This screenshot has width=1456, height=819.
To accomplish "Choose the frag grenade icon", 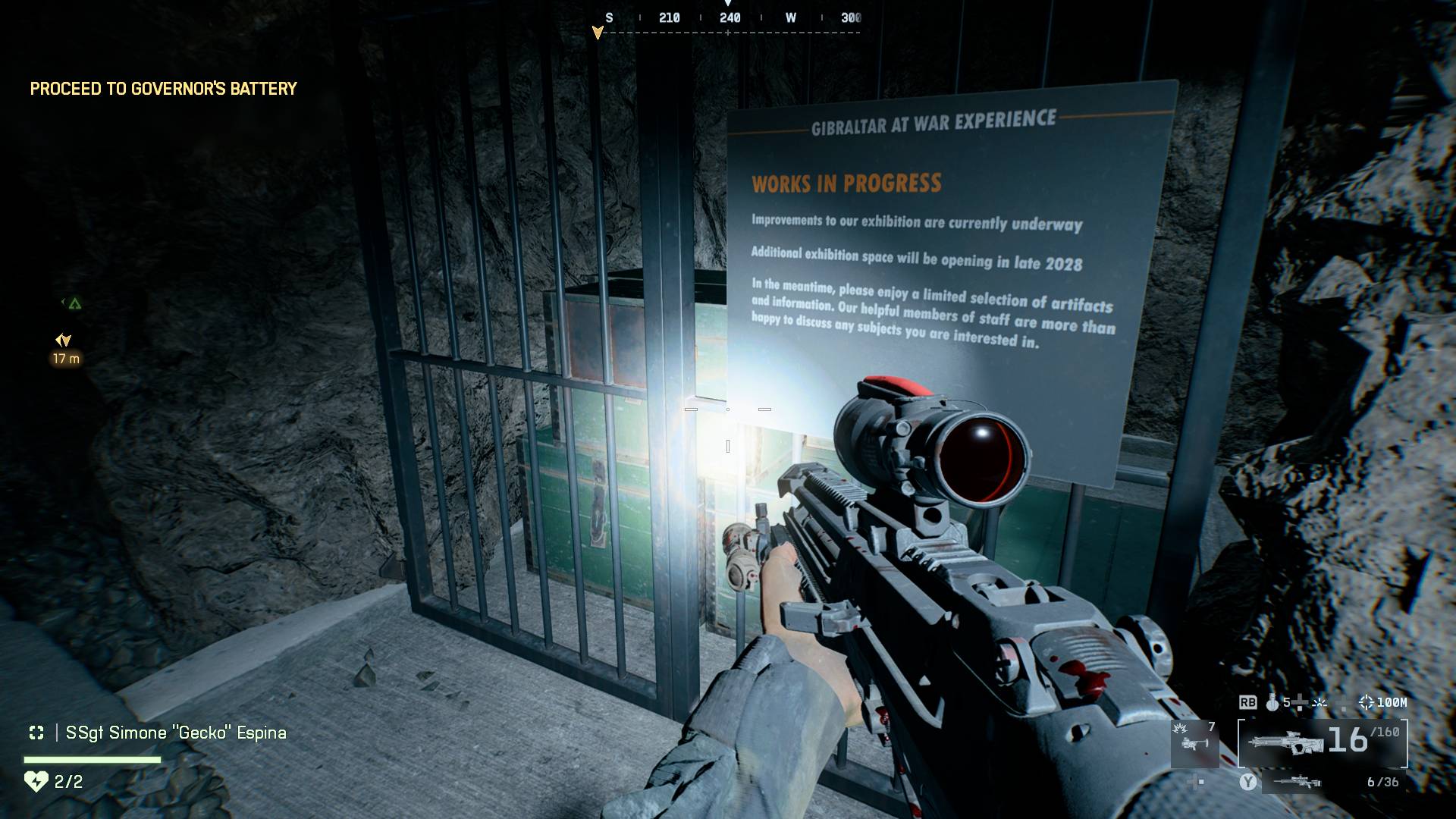I will pyautogui.click(x=1272, y=703).
